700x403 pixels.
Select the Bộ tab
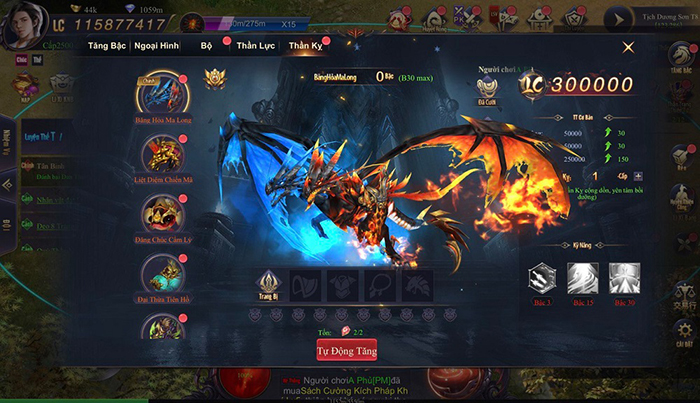coord(206,46)
